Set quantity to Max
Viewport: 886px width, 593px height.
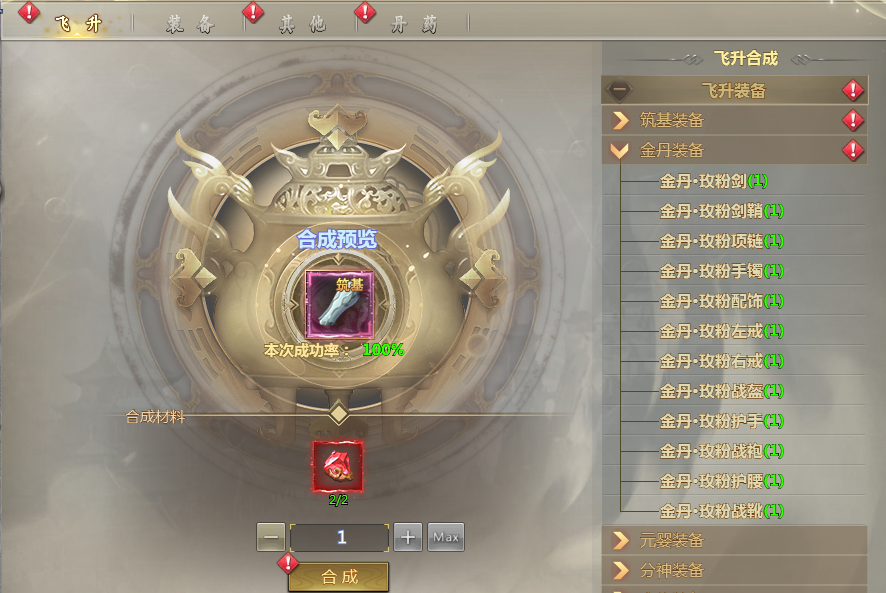[x=446, y=537]
